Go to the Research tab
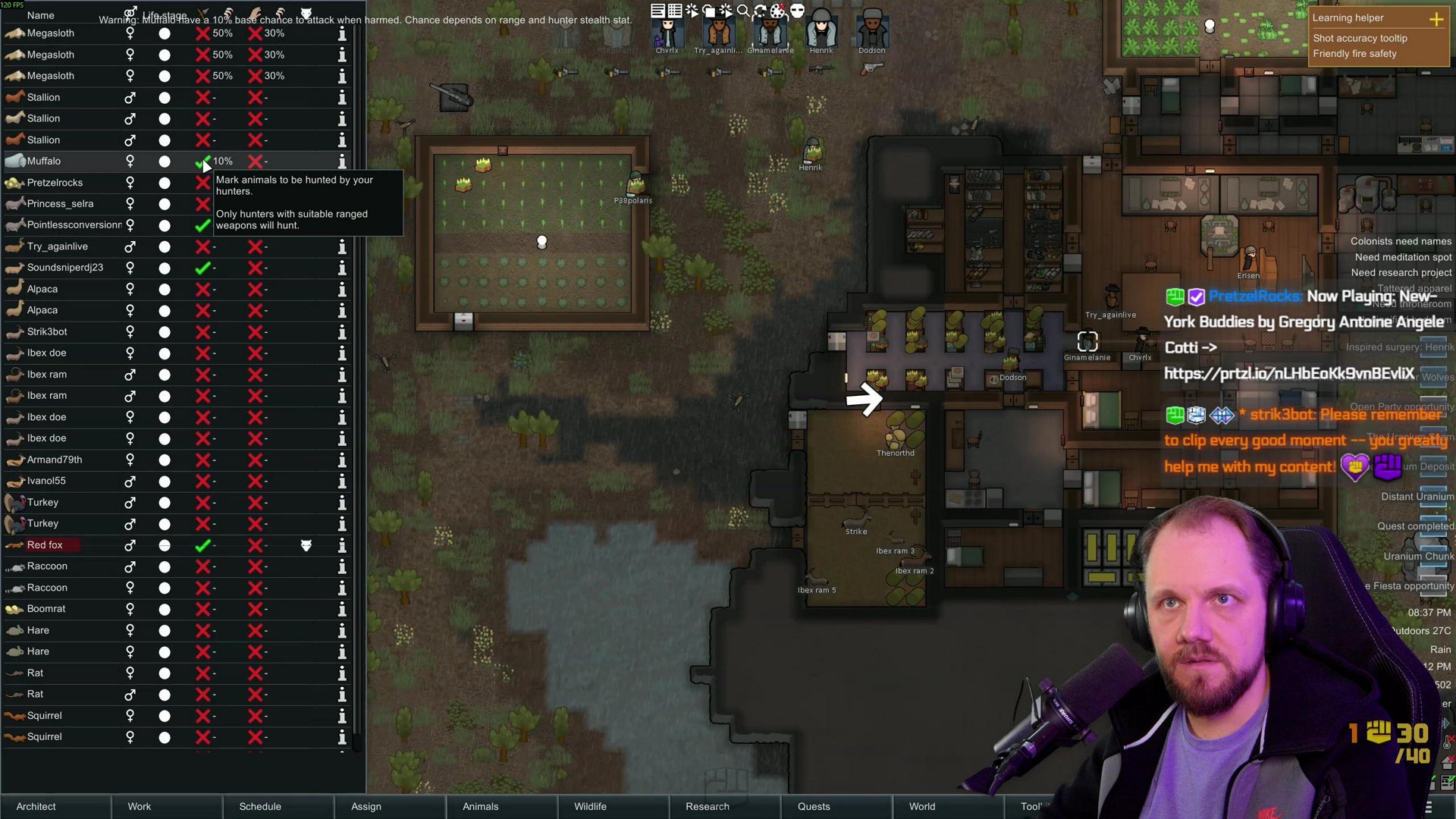 708,806
